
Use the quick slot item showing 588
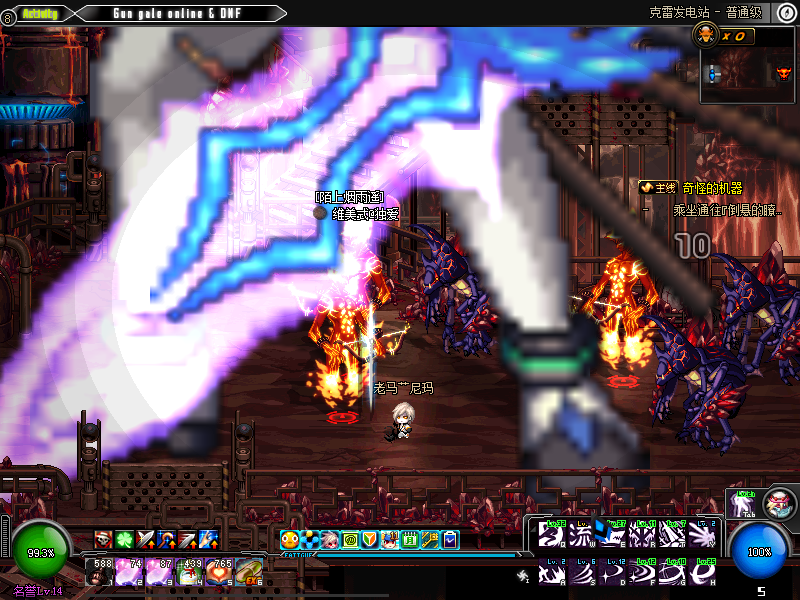coord(101,571)
